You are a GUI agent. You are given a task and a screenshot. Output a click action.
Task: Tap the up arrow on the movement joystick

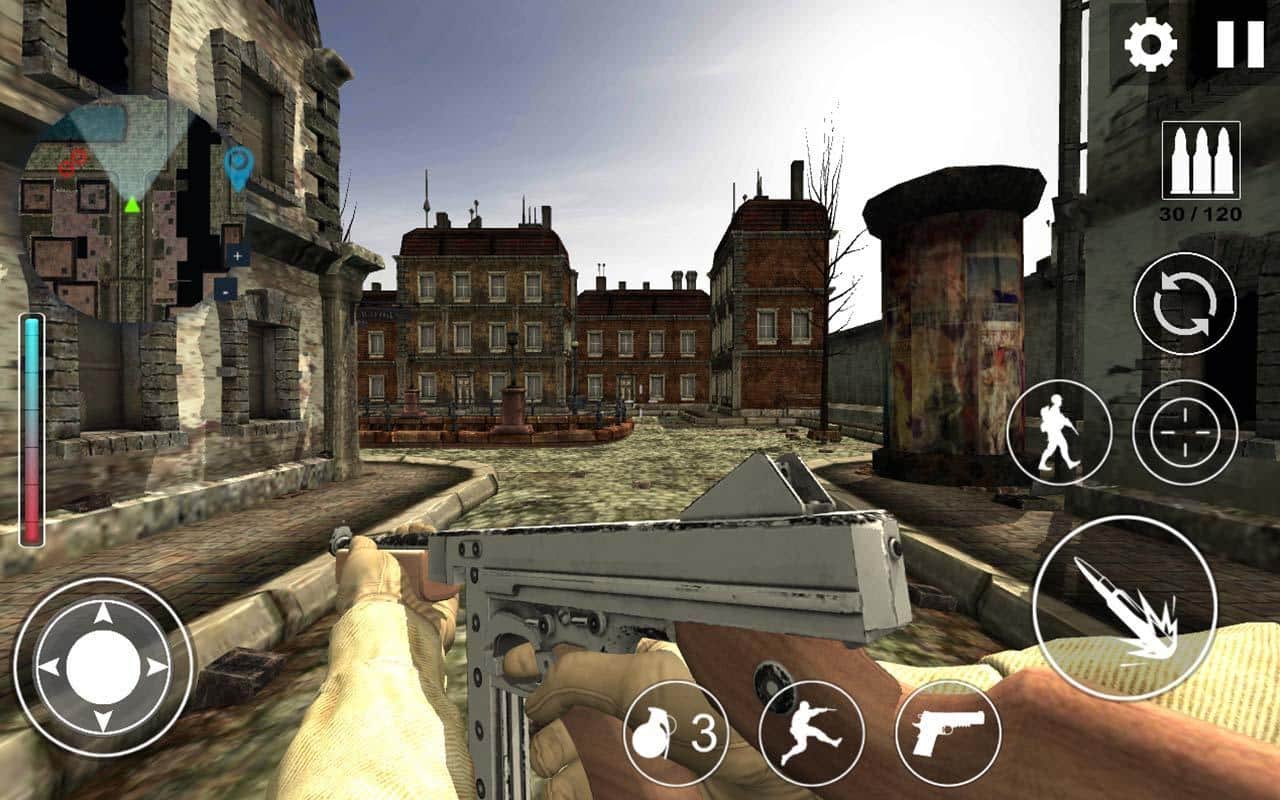[x=104, y=614]
